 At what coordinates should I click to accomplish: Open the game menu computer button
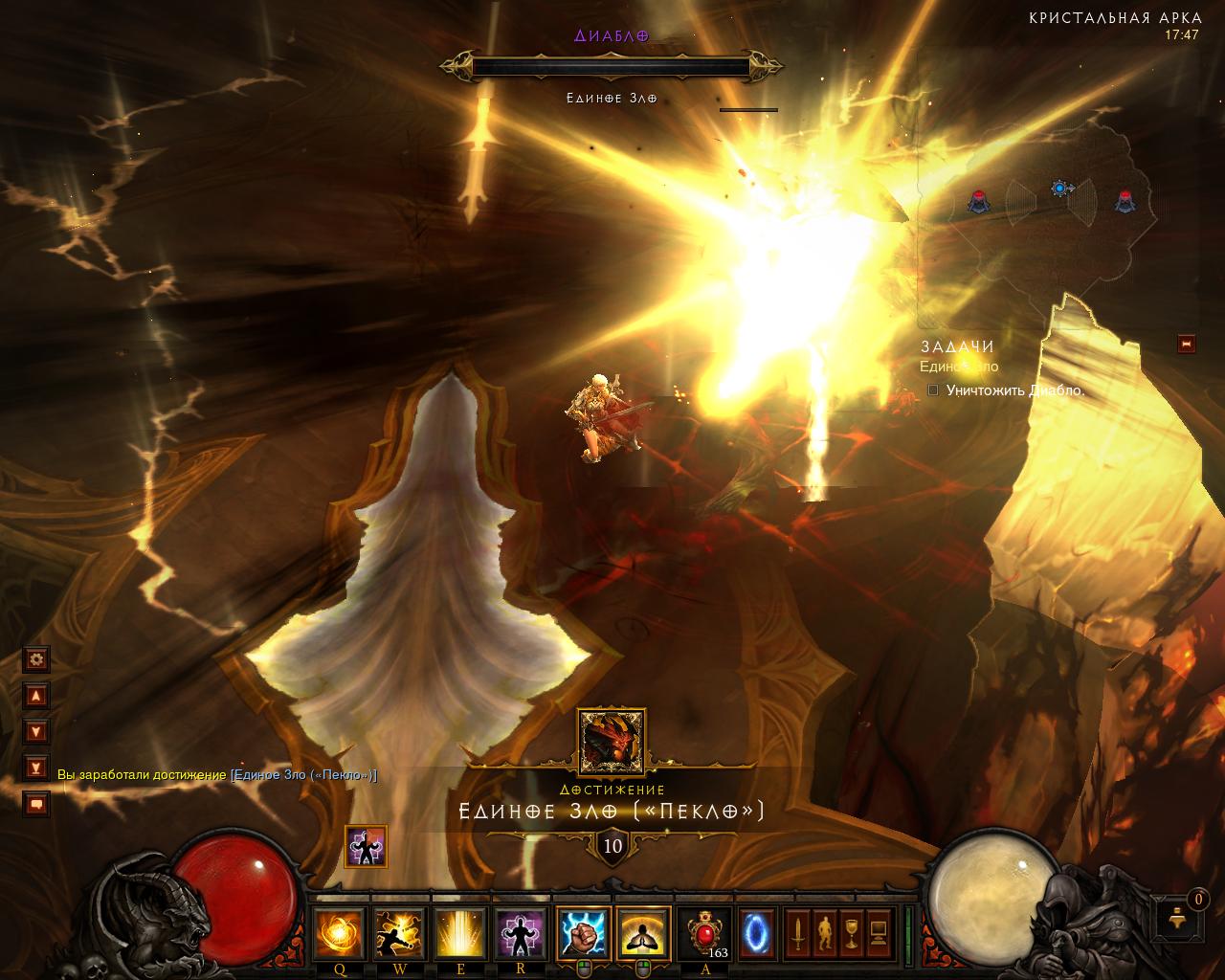878,933
